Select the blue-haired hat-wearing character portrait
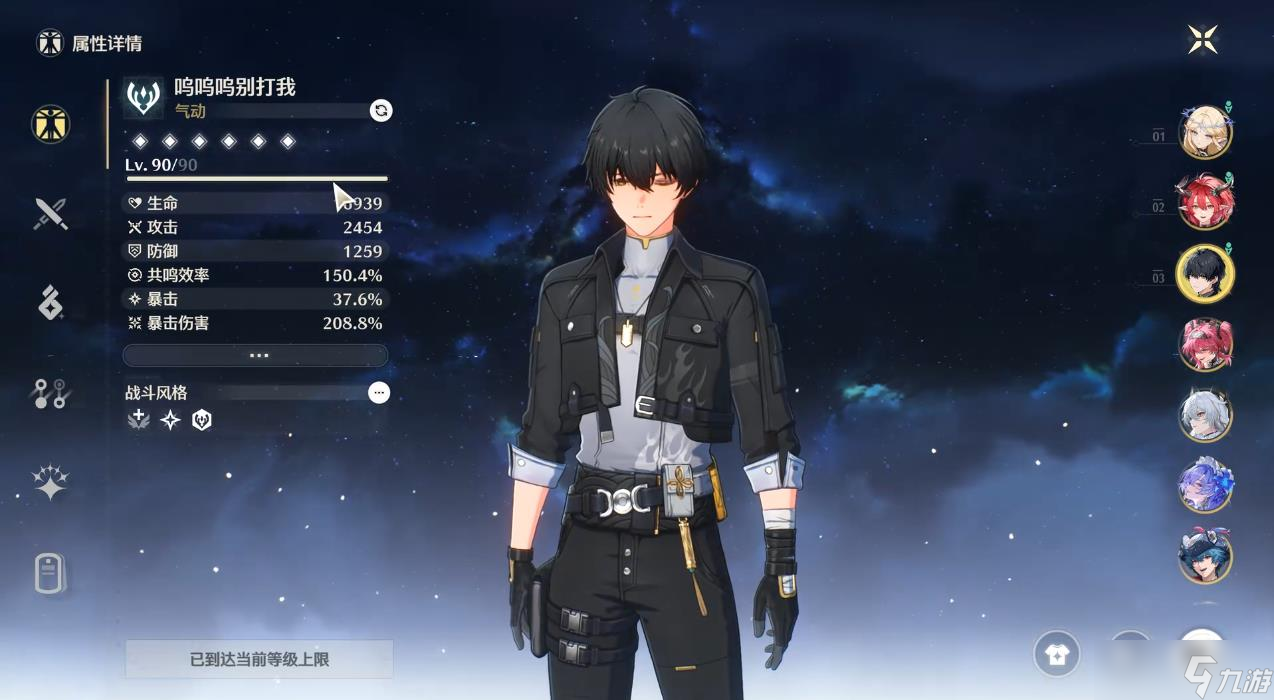The height and width of the screenshot is (700, 1274). click(x=1205, y=556)
